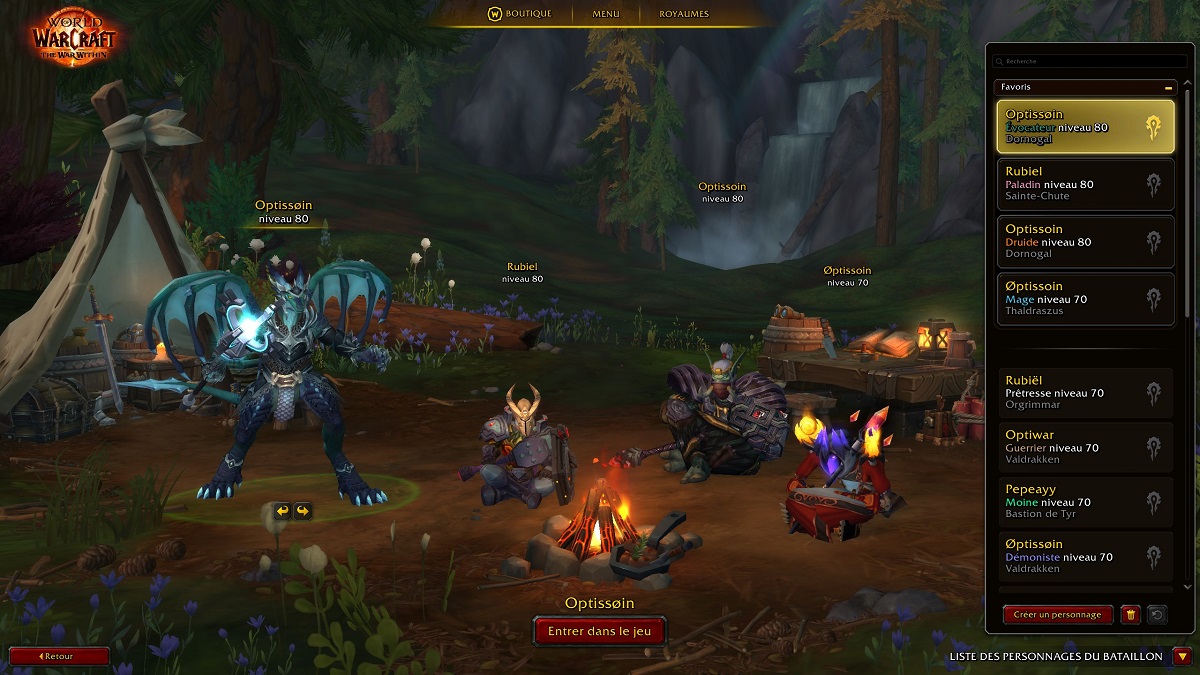
Task: Click the undo arrow restore character button
Action: click(1157, 615)
